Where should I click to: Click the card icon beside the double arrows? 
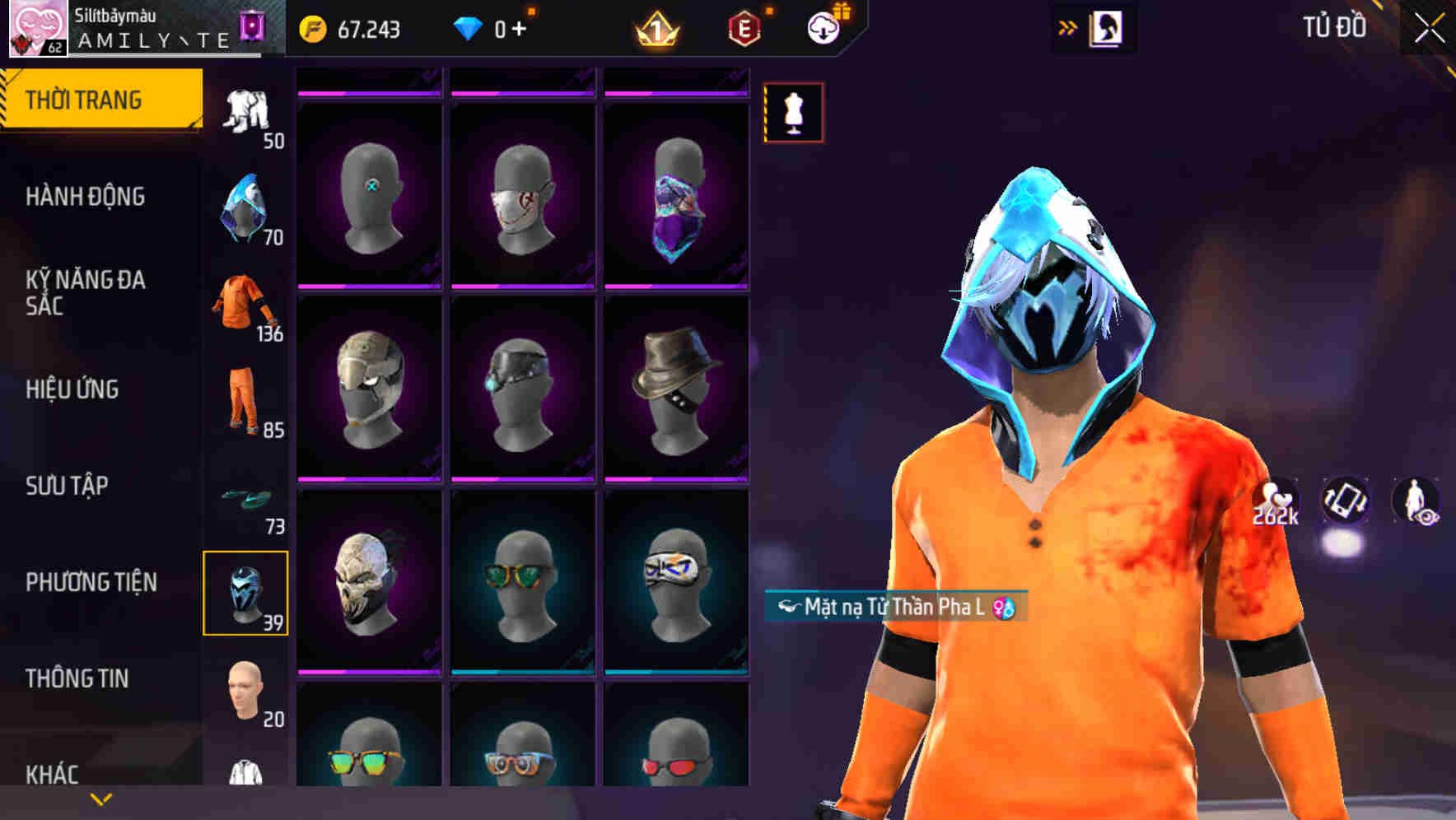(1107, 27)
